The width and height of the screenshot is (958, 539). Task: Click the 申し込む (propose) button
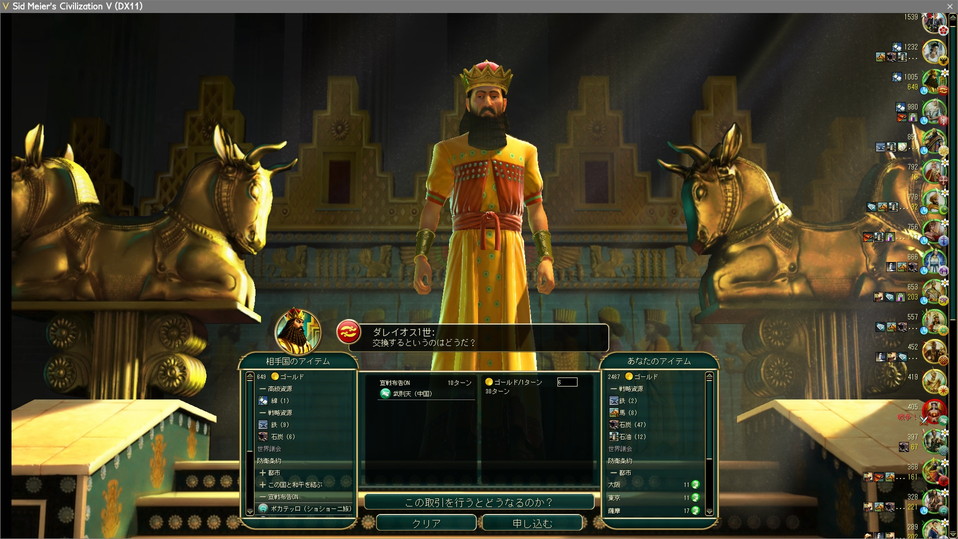tap(531, 523)
